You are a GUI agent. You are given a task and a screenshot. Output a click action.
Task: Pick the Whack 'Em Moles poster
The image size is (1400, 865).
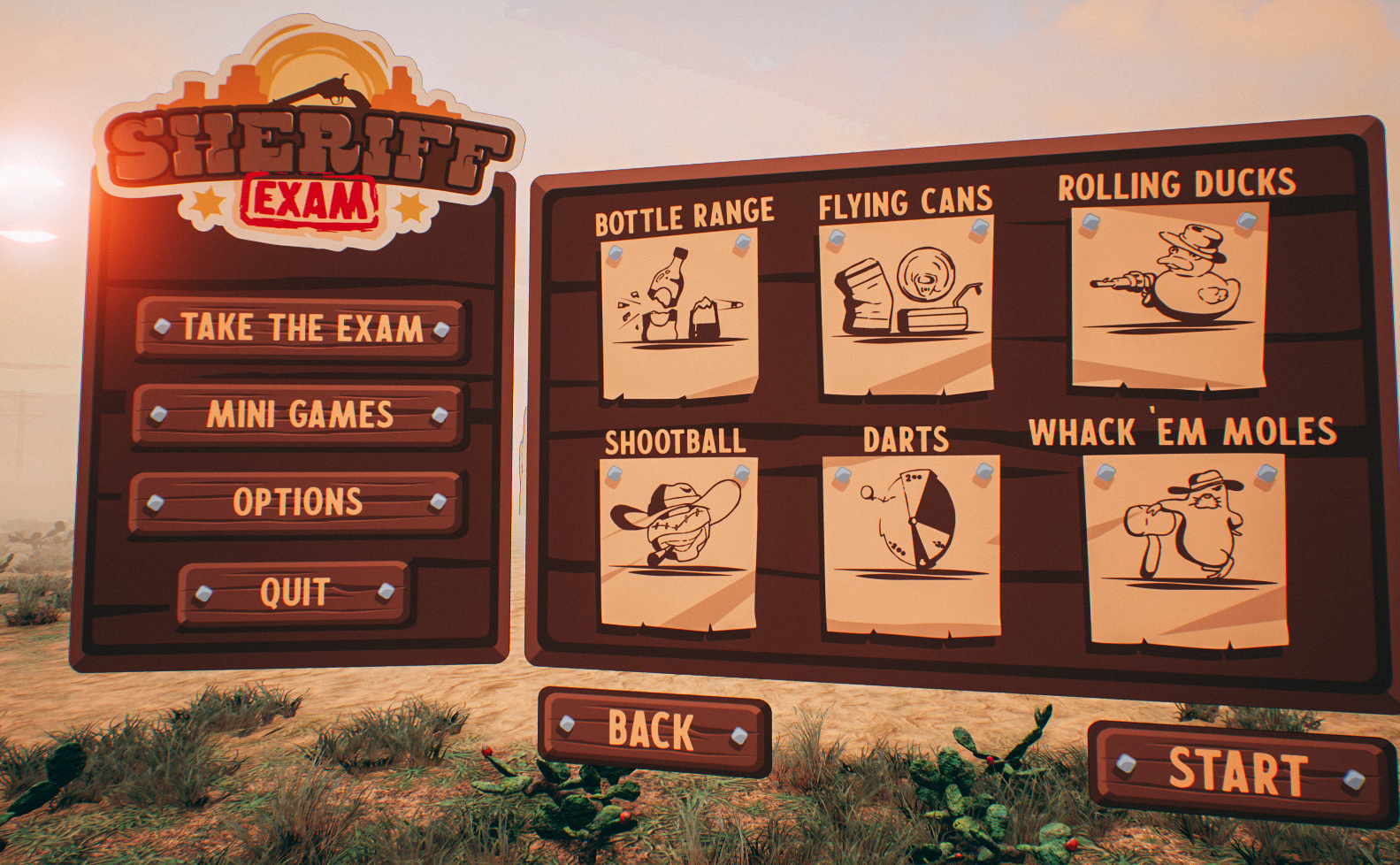tap(1185, 548)
